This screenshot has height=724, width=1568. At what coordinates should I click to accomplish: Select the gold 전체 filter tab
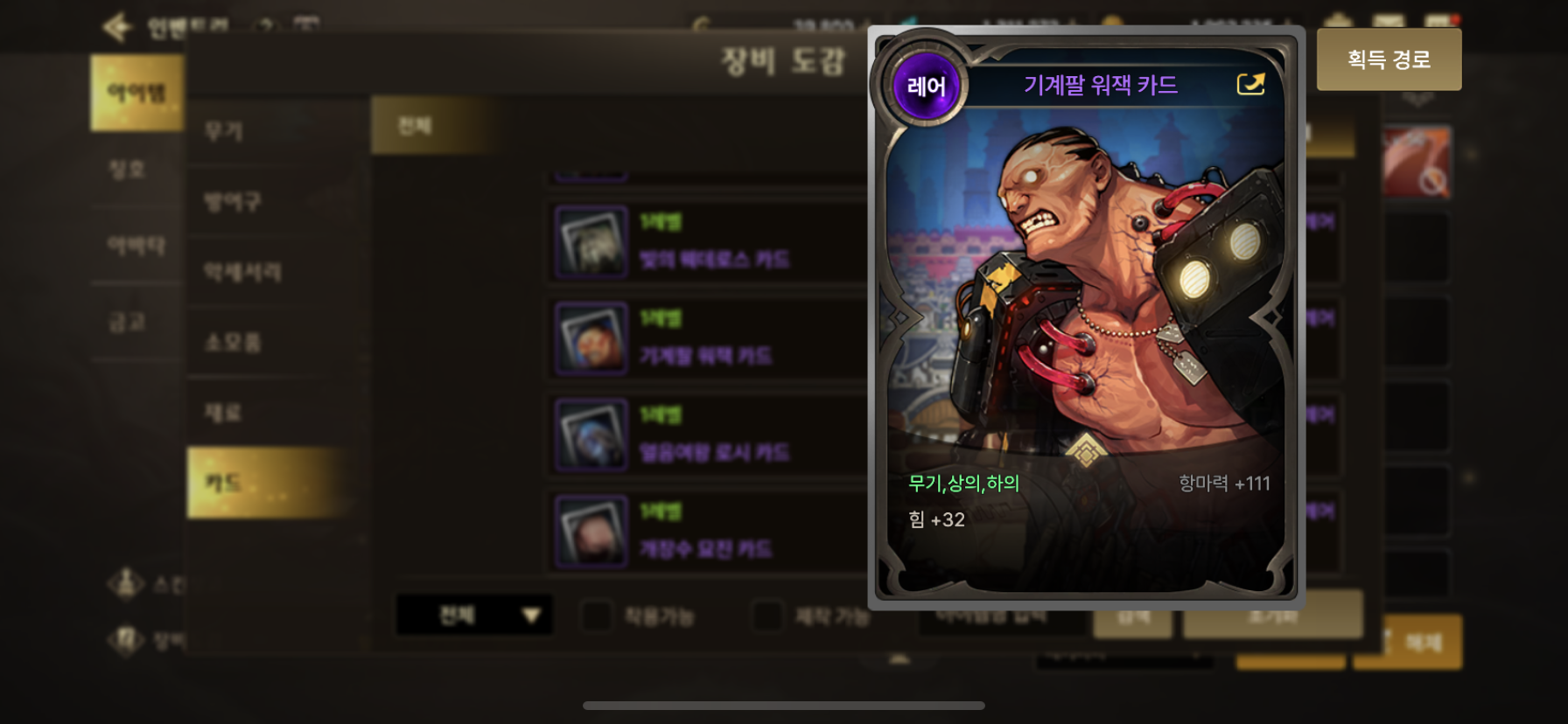click(415, 126)
